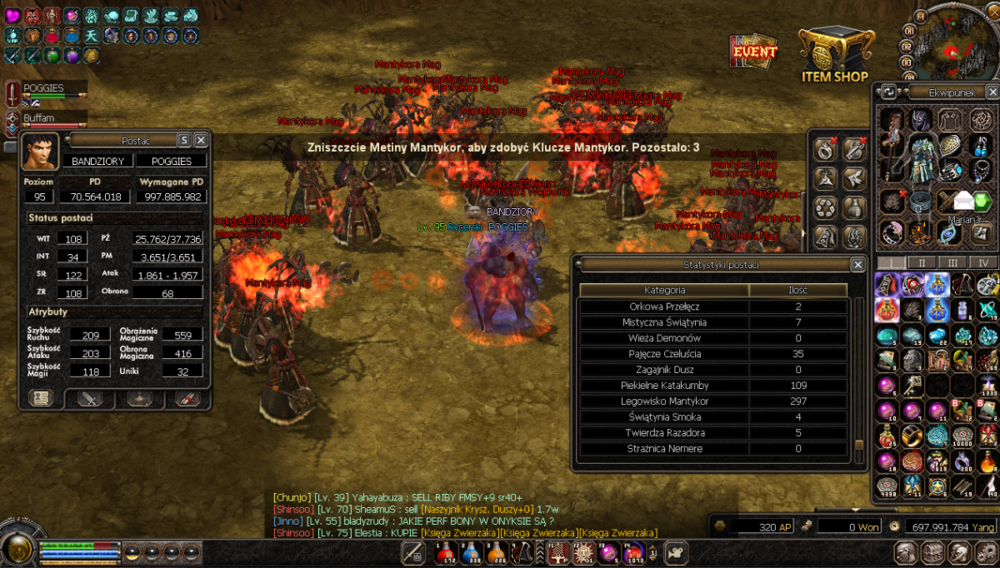Click the S button in Postać window
Viewport: 1000px width, 568px height.
pos(184,140)
